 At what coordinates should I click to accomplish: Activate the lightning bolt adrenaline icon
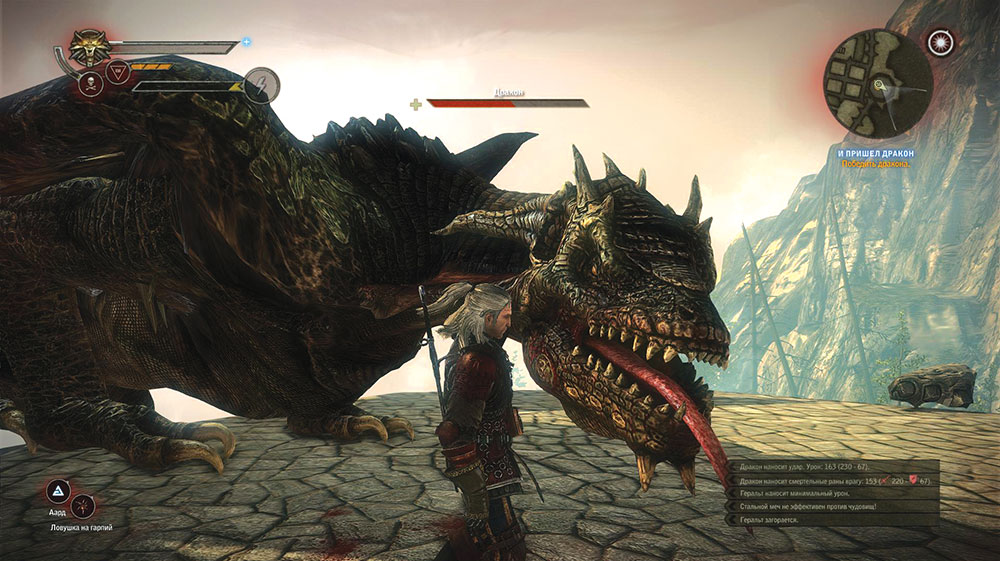262,84
